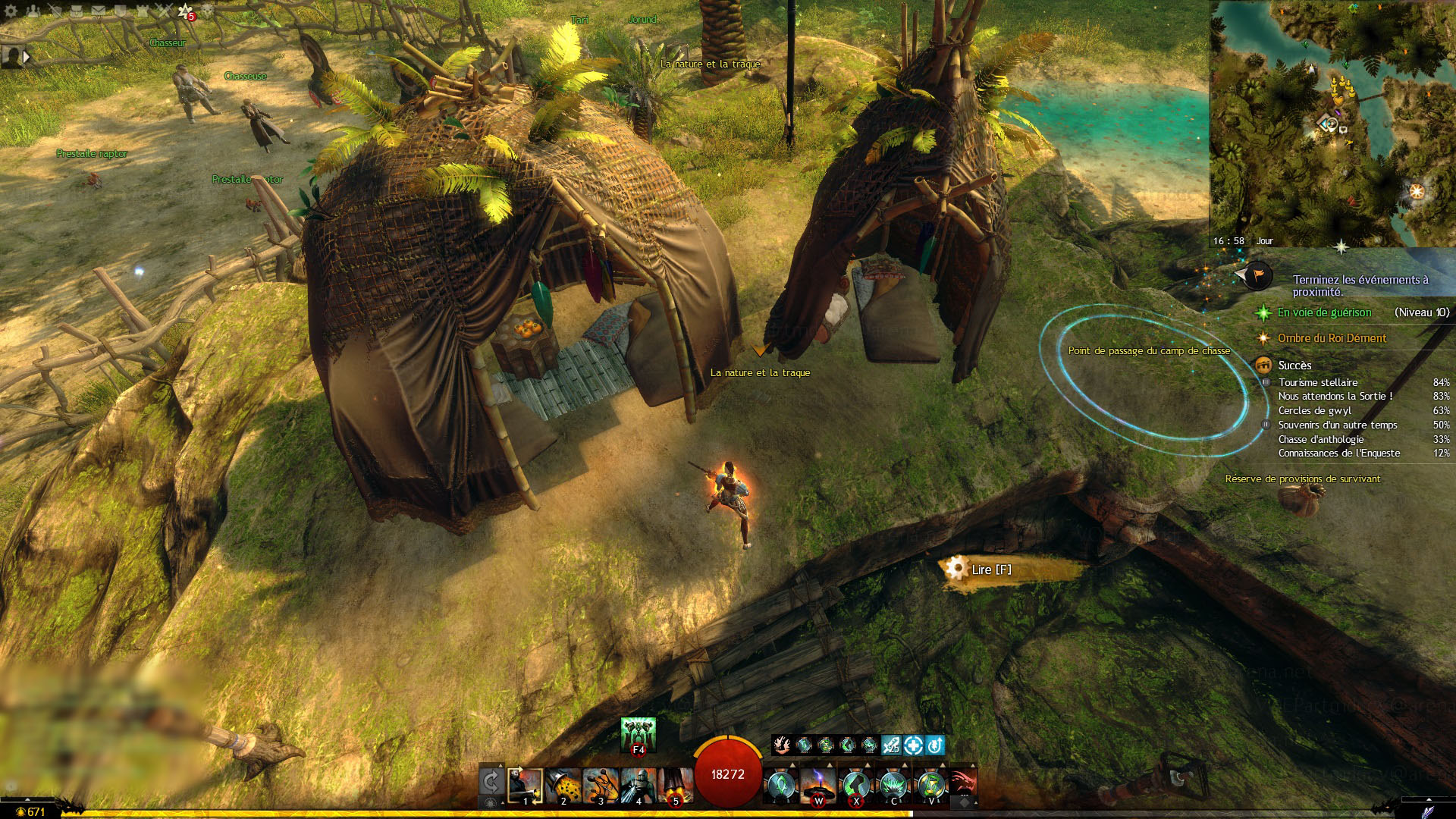This screenshot has width=1456, height=819.
Task: Open the crossed swords PvP icon
Action: pyautogui.click(x=164, y=11)
